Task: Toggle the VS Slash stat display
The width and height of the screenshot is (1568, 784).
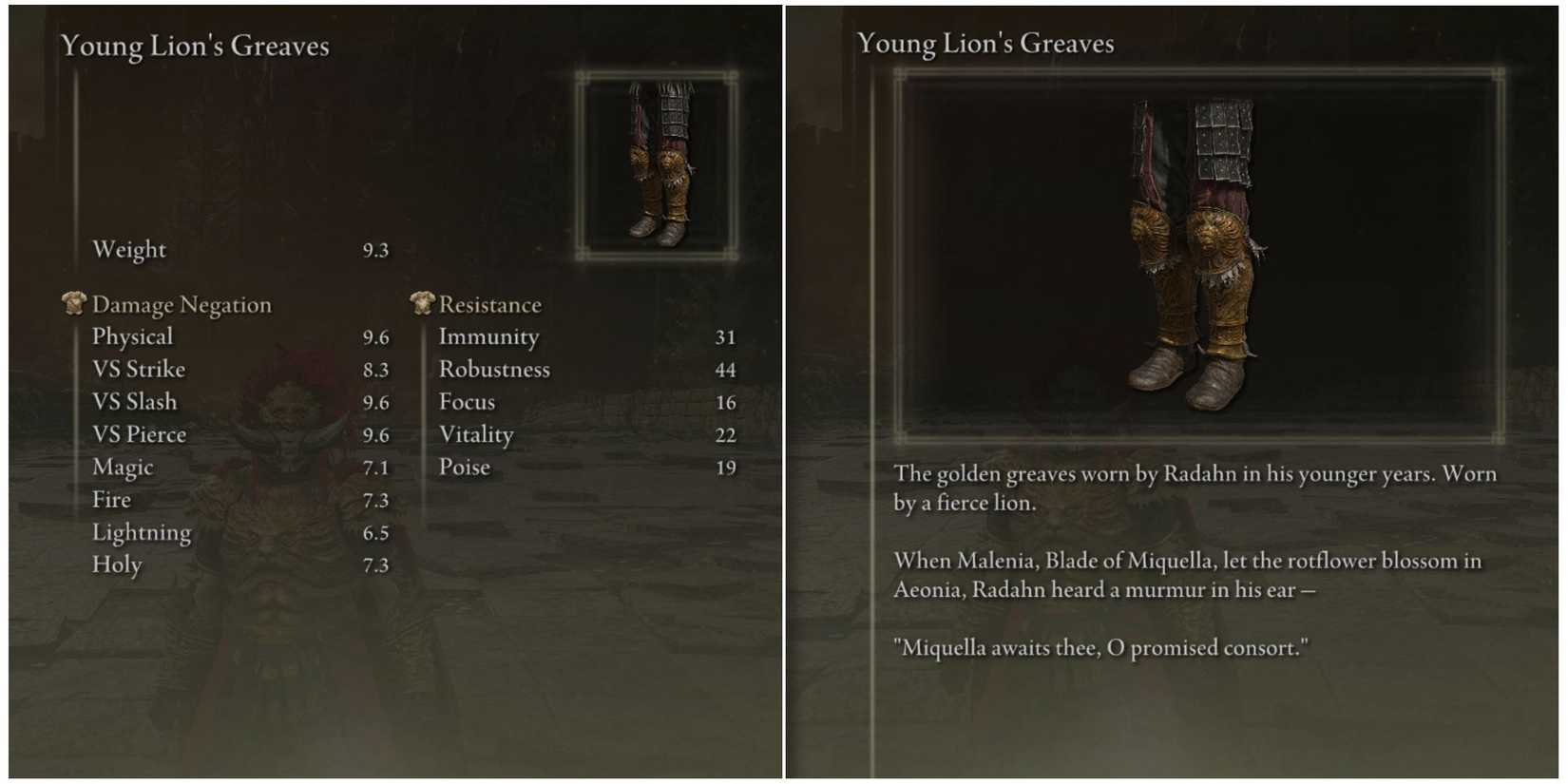Action: (x=134, y=401)
